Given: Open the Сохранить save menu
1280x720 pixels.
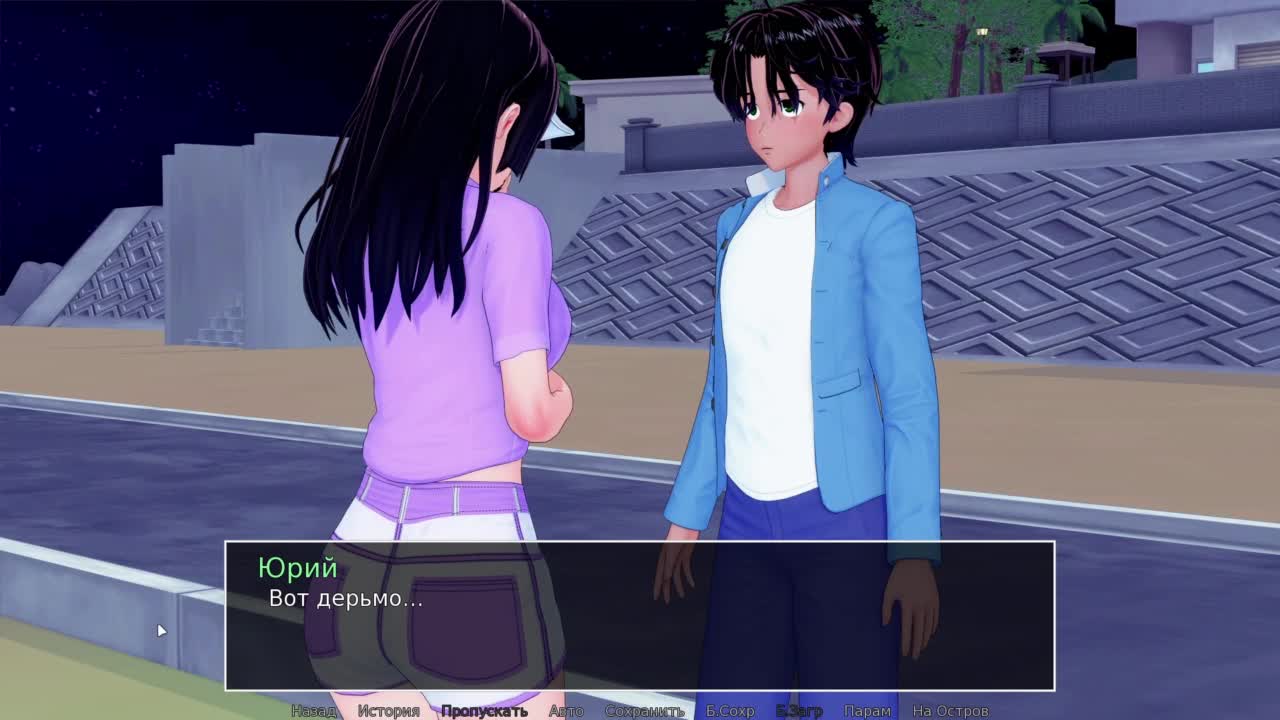Looking at the screenshot, I should pos(644,711).
